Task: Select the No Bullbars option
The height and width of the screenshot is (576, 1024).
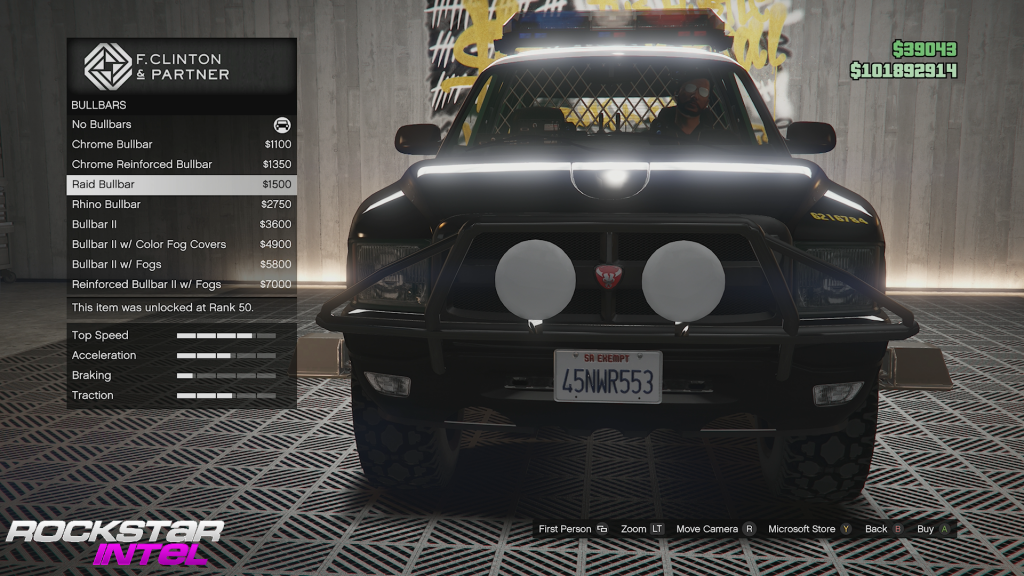Action: point(181,125)
